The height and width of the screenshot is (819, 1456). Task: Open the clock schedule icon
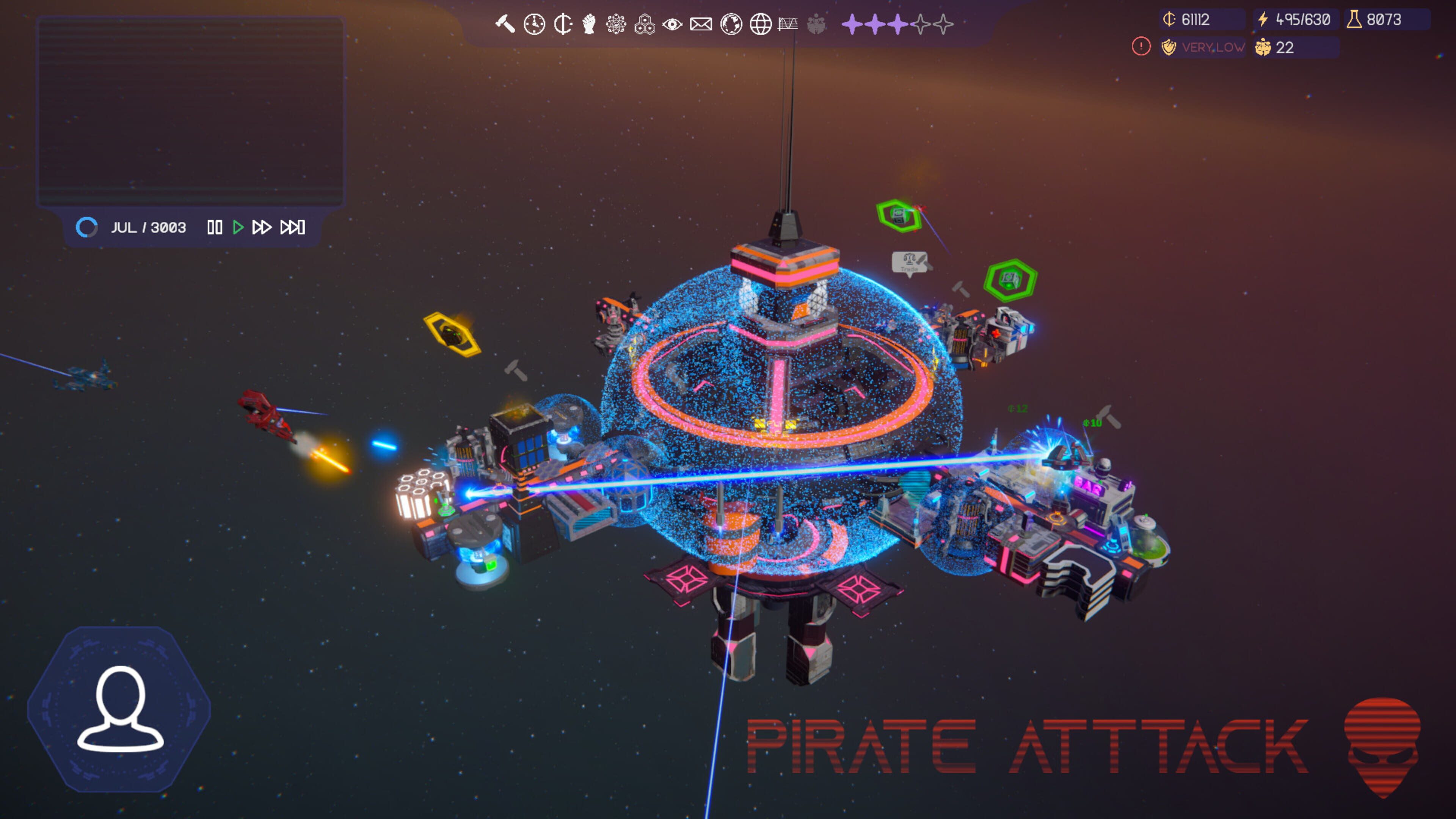tap(534, 24)
